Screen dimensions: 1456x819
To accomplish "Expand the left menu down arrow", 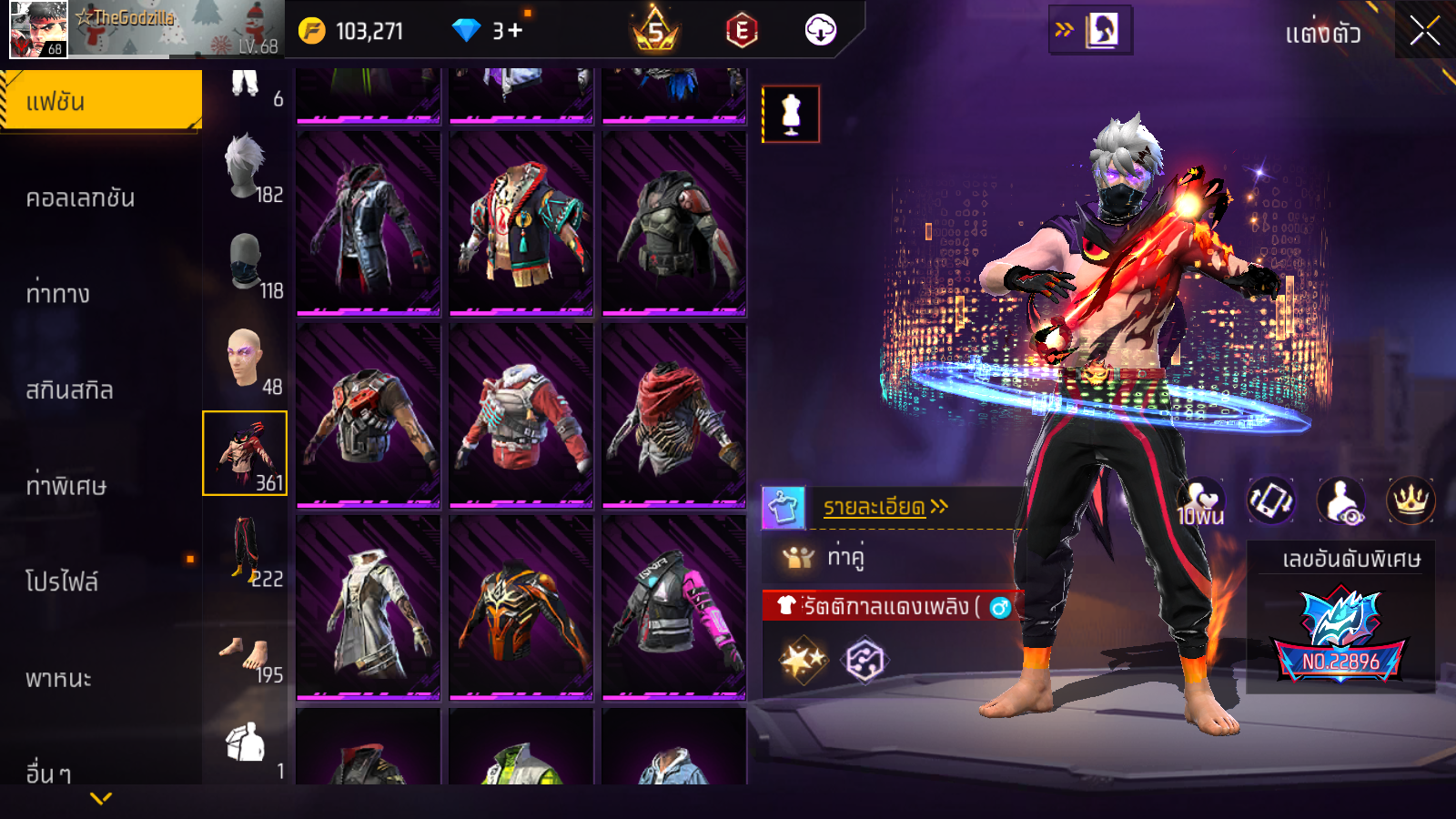I will click(101, 798).
